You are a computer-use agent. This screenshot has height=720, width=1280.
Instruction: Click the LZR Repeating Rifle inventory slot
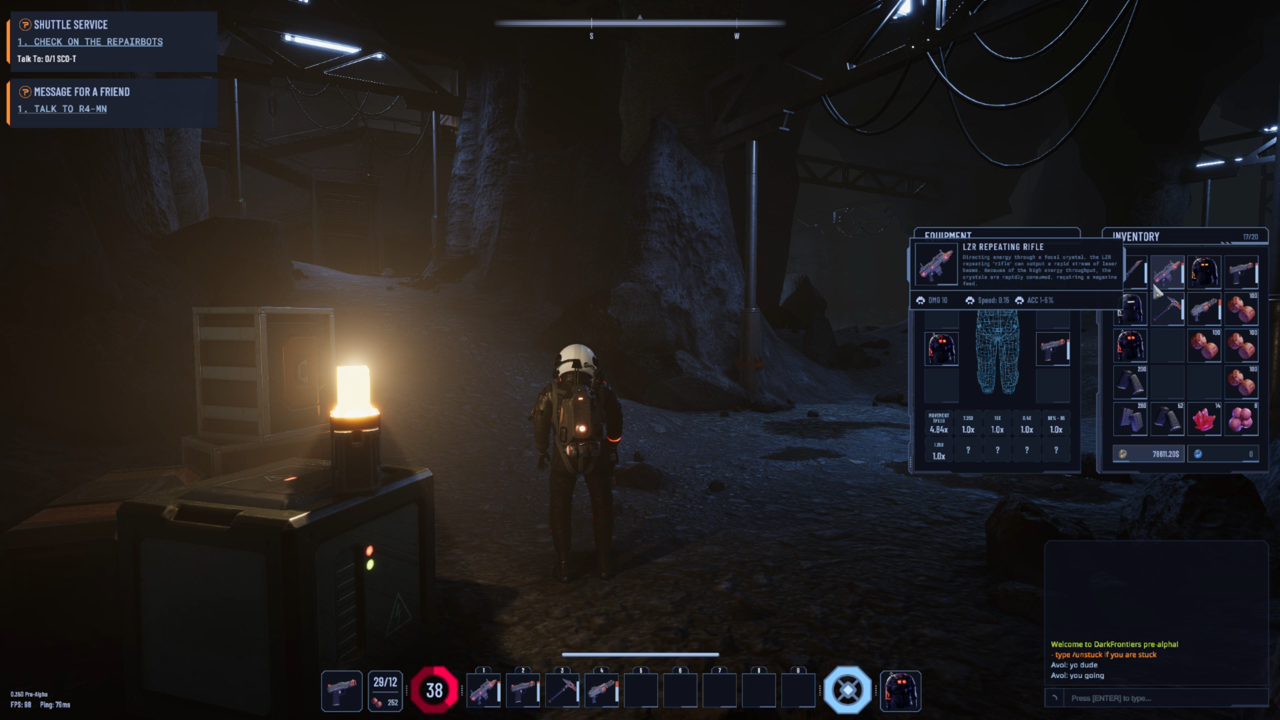1167,272
